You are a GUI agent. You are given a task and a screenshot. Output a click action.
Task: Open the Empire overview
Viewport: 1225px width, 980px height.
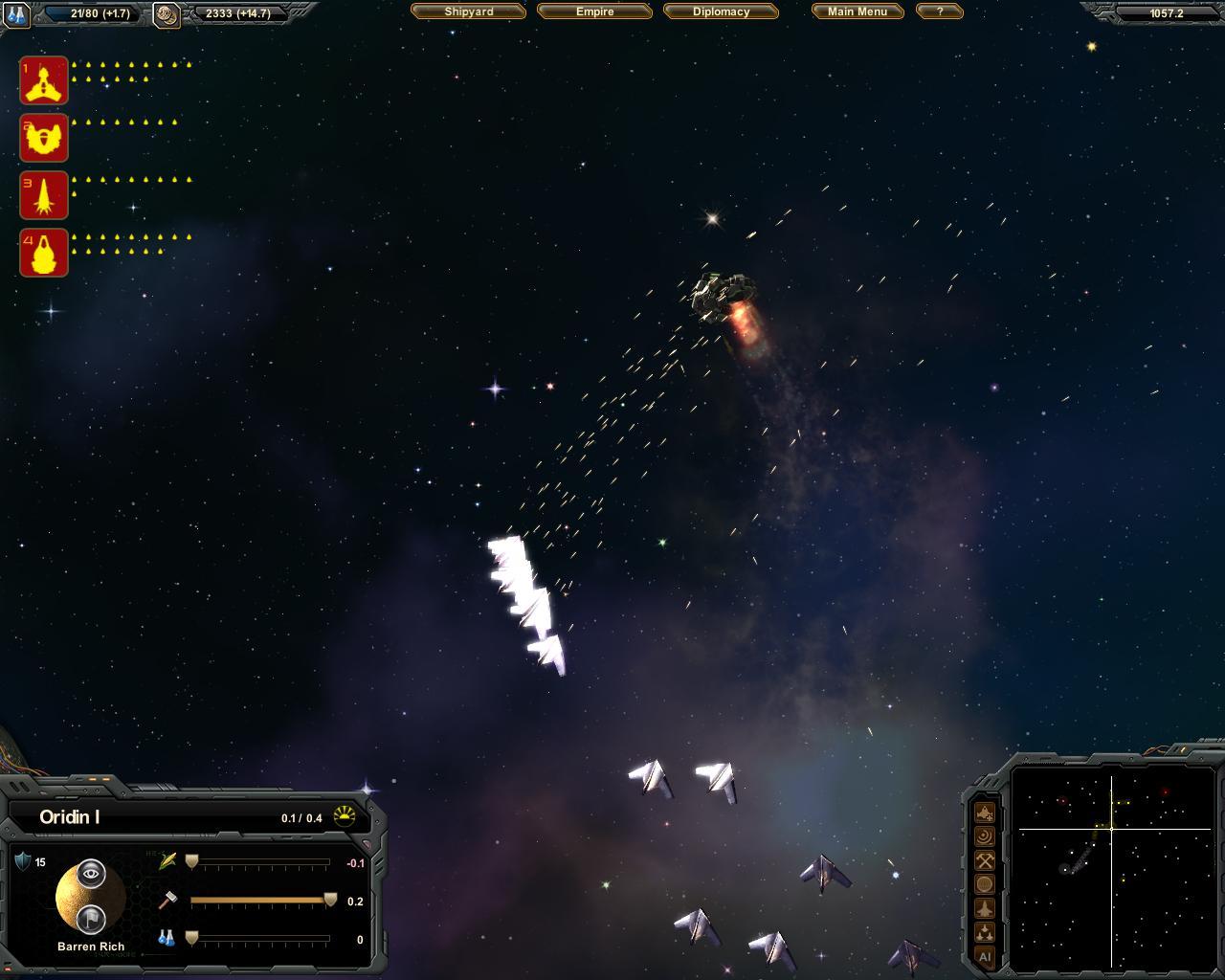[x=594, y=11]
